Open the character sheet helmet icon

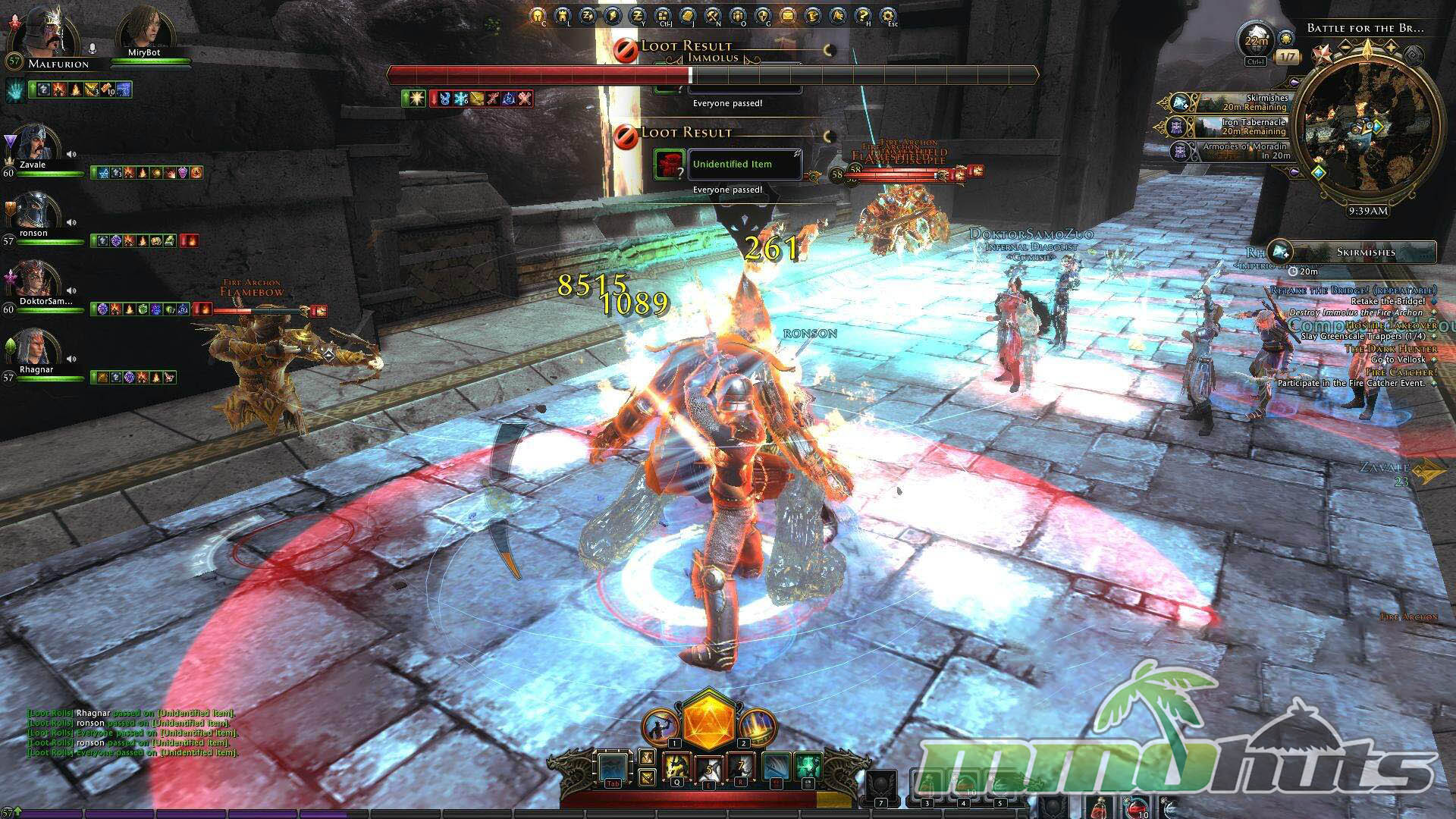(538, 15)
